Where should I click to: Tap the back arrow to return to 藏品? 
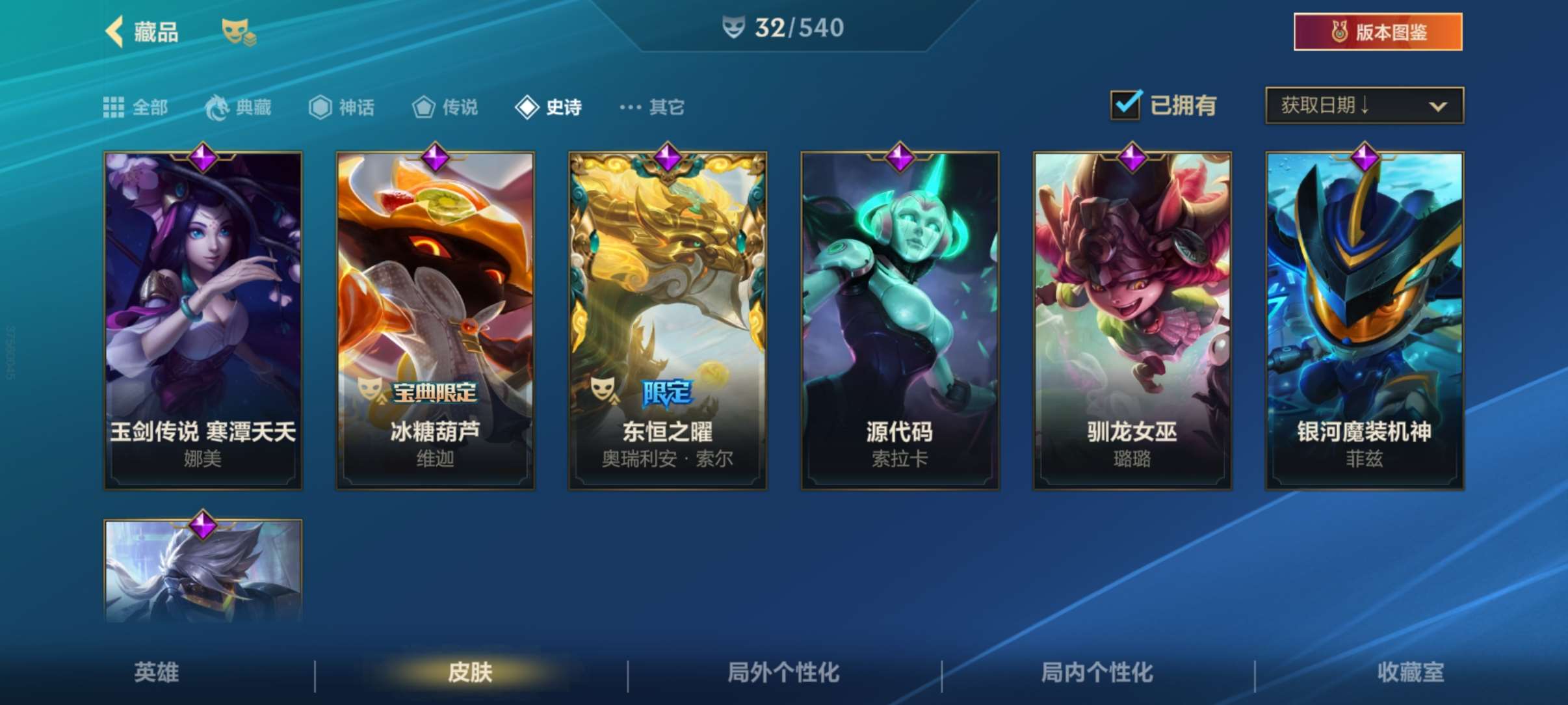[115, 31]
